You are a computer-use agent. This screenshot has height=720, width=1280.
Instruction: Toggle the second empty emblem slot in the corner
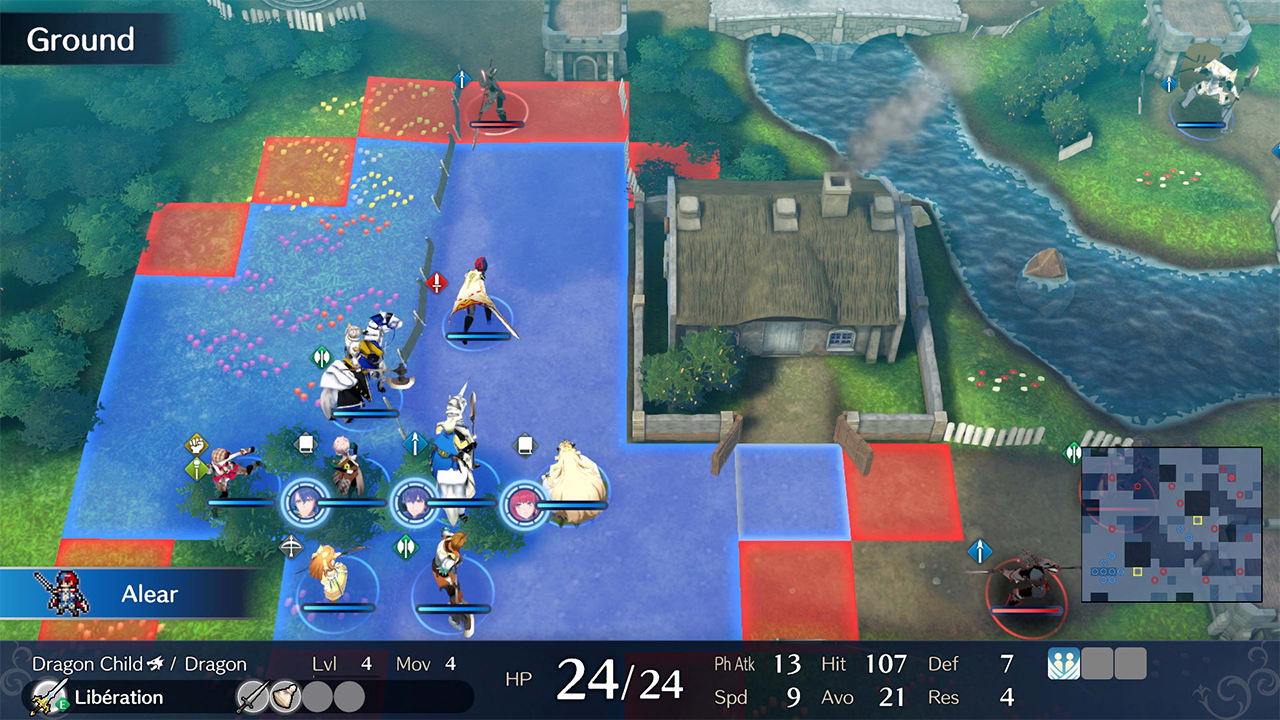click(1130, 664)
